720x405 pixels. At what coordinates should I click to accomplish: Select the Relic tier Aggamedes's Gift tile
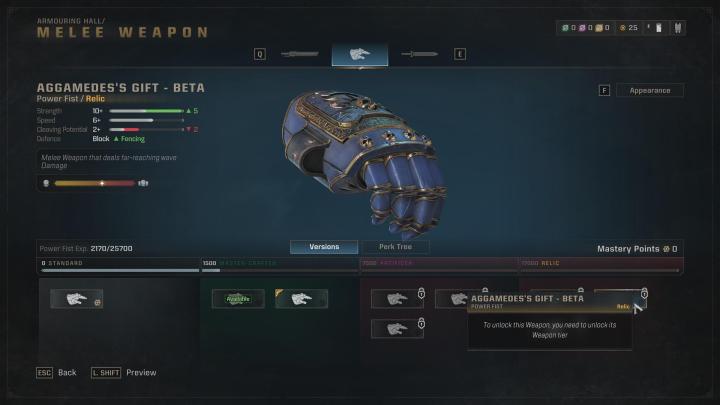tap(620, 294)
